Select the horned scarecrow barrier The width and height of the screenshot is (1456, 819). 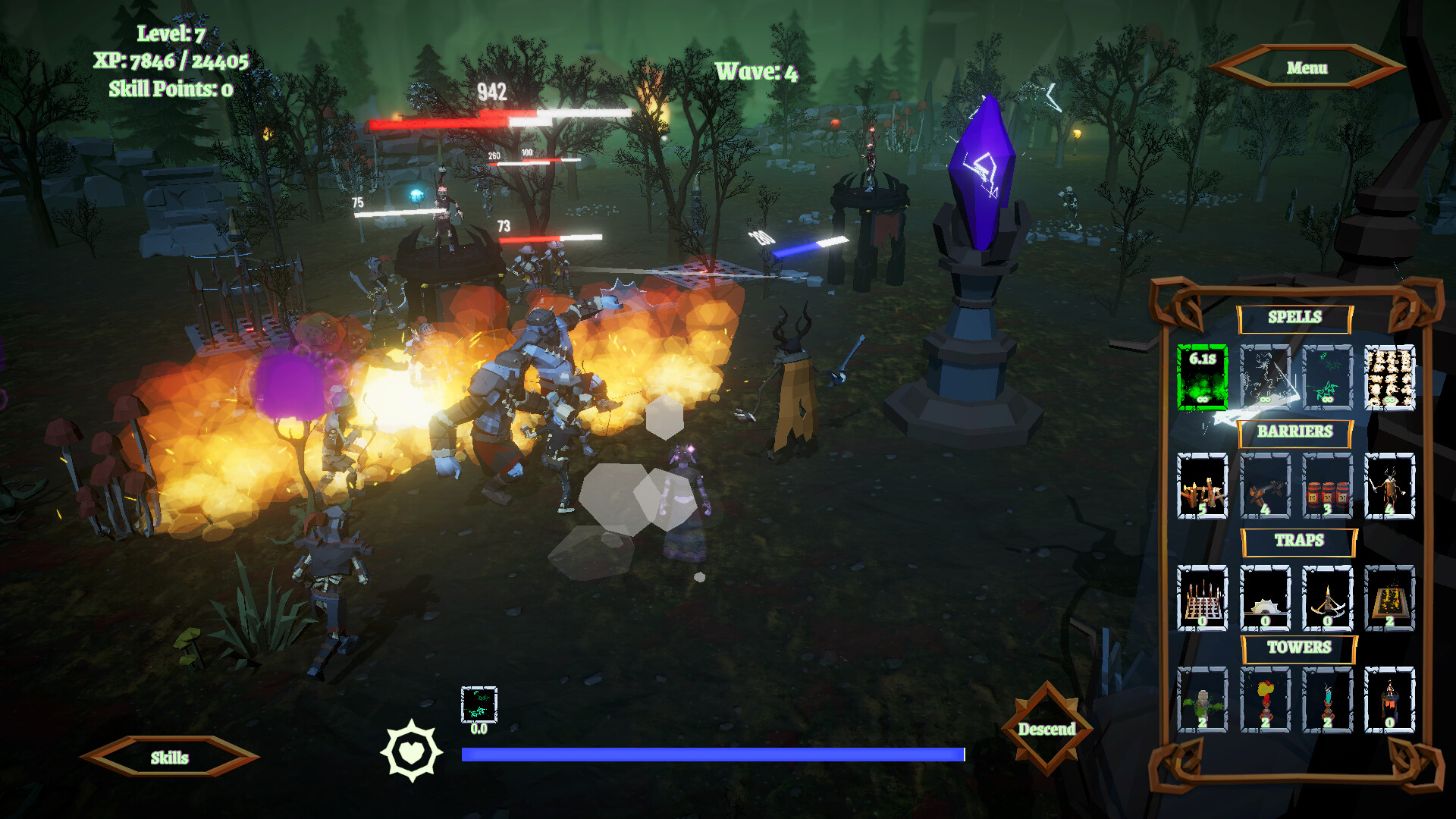(1389, 486)
